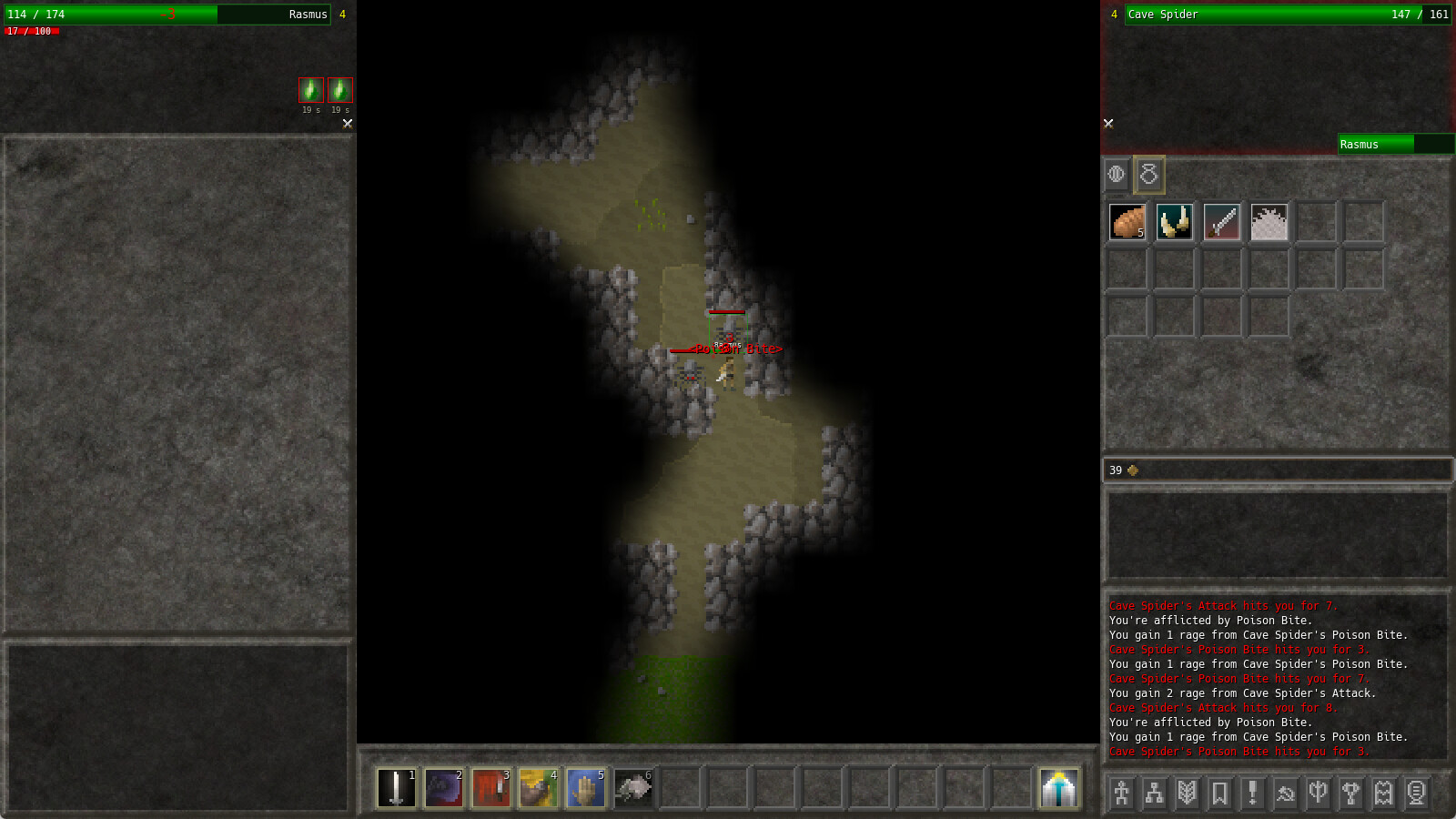Use the hand ability in hotbar slot 5
1456x819 pixels.
coord(585,787)
